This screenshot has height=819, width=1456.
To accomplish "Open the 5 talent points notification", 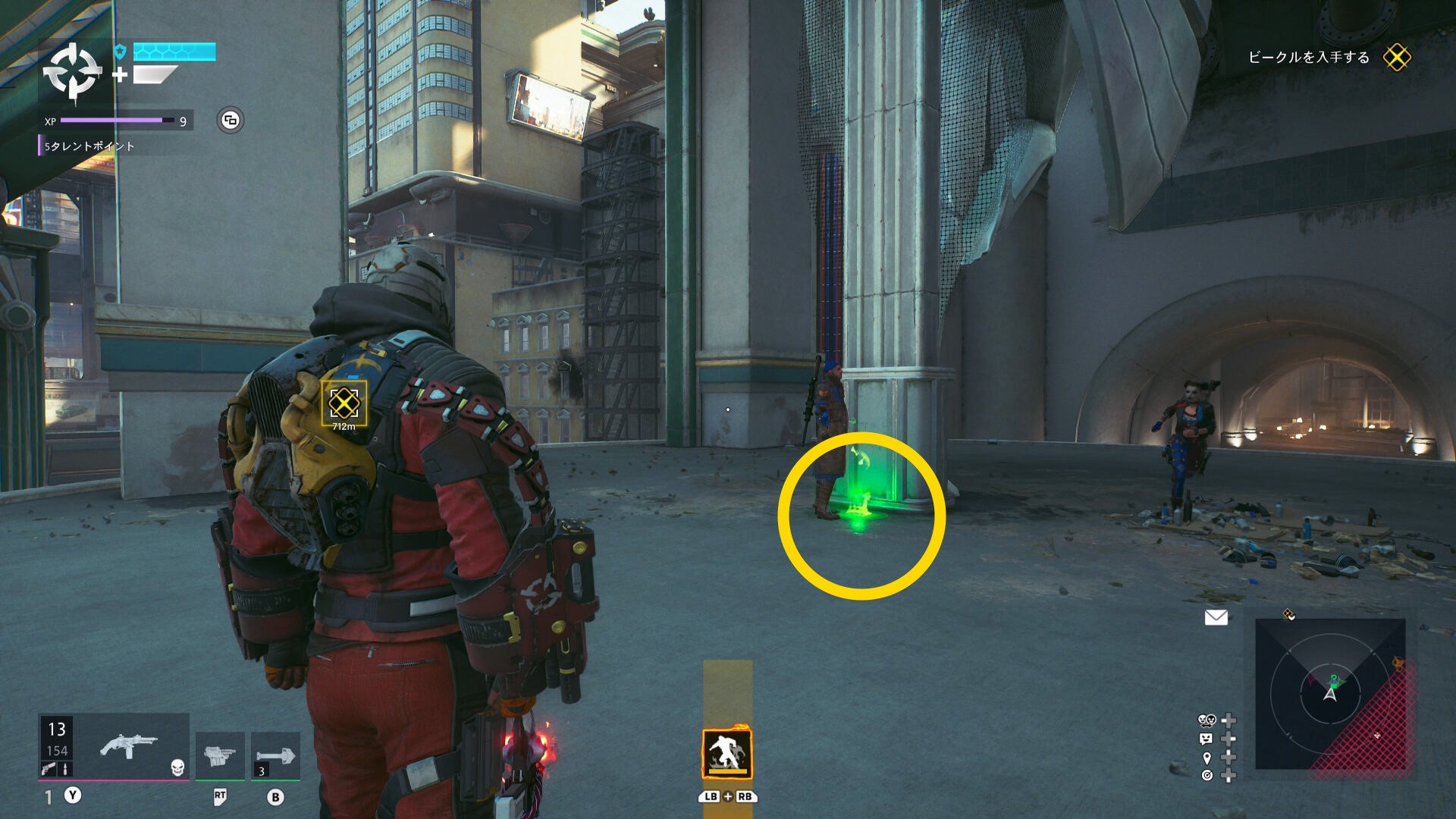I will click(89, 146).
